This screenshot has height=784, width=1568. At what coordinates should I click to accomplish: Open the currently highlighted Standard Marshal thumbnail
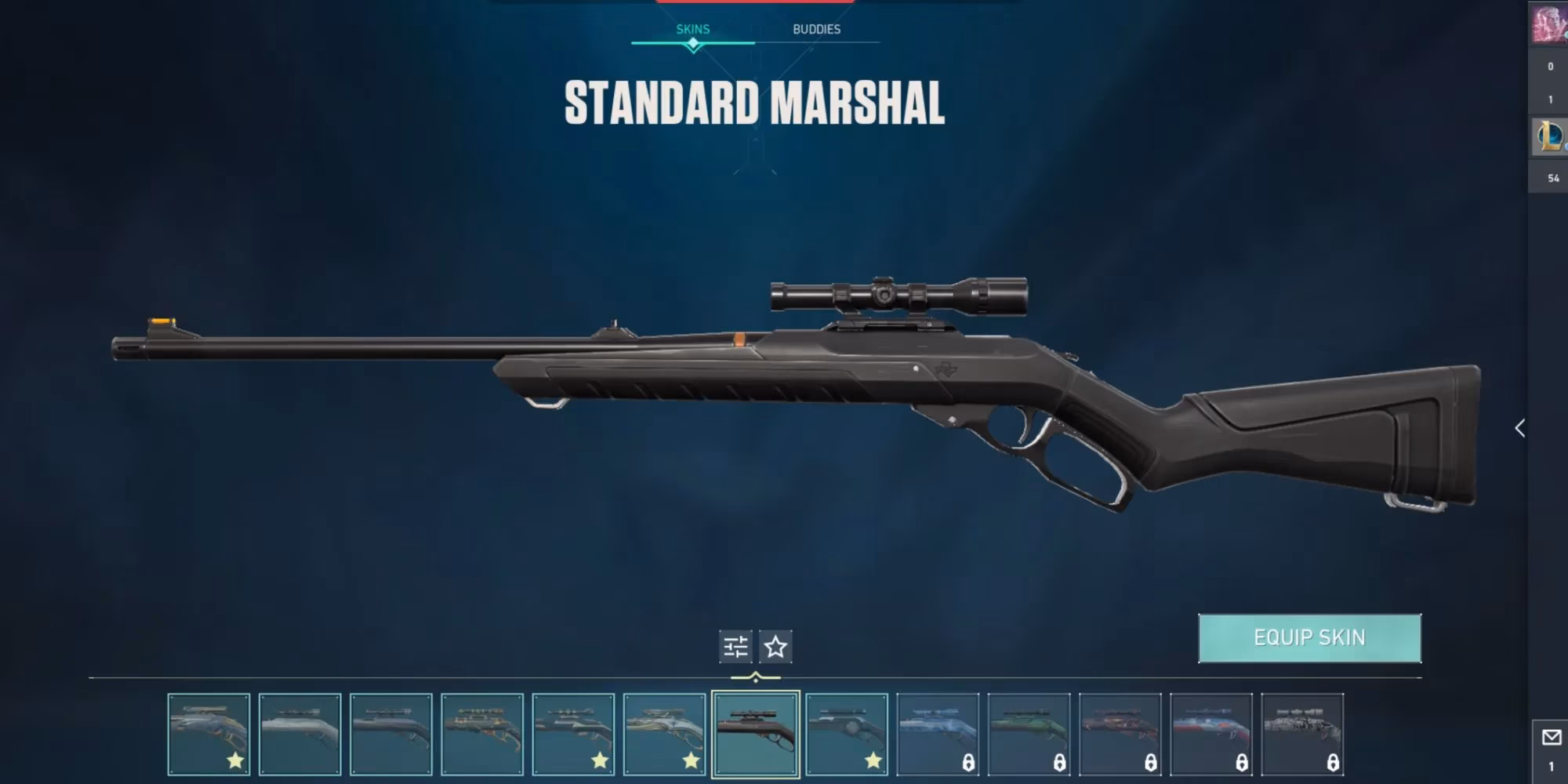point(757,733)
